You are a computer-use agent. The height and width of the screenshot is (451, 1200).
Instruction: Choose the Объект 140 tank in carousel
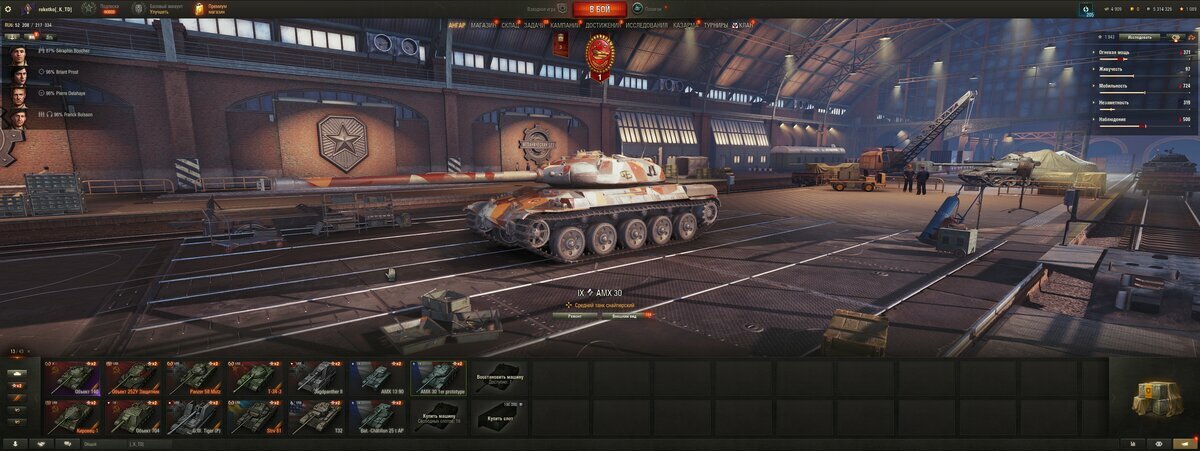[x=72, y=378]
